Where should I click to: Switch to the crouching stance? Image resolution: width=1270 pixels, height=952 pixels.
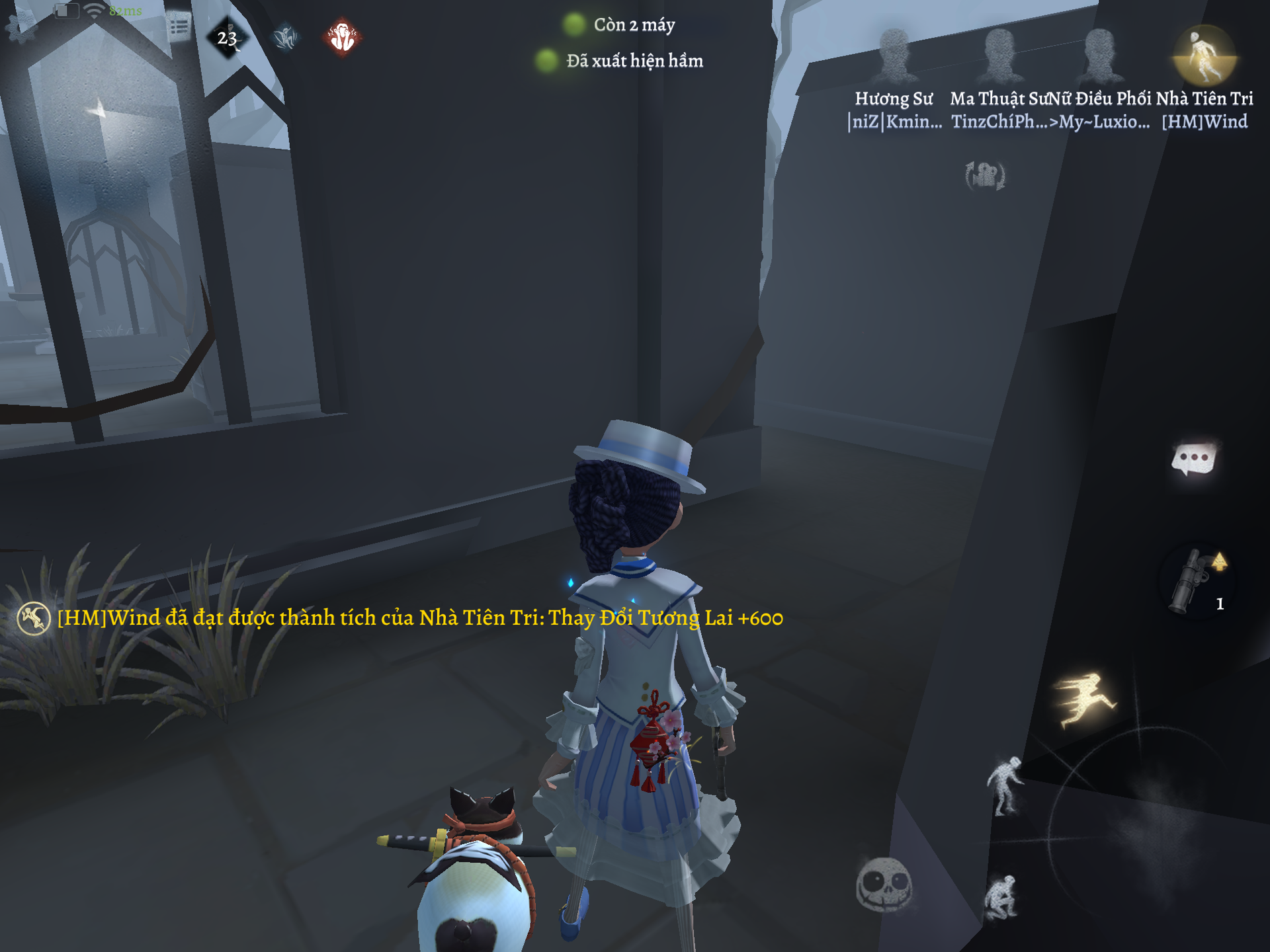pos(1000,898)
